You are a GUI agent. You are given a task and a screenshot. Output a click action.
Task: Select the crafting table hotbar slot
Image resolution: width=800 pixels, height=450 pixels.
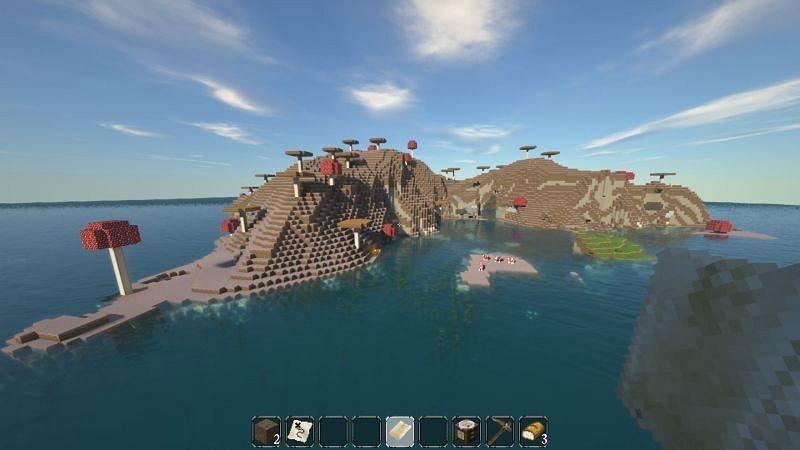pos(467,431)
